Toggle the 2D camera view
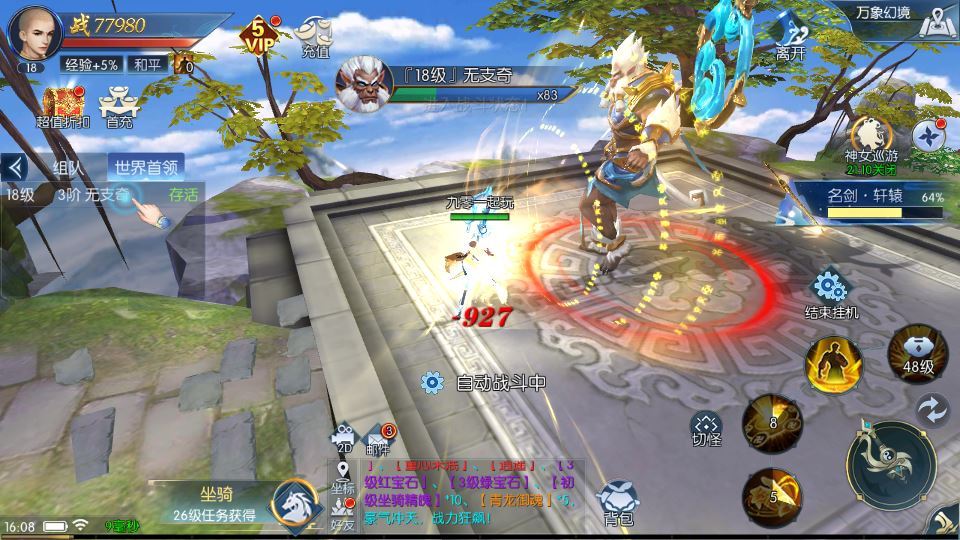 click(344, 439)
